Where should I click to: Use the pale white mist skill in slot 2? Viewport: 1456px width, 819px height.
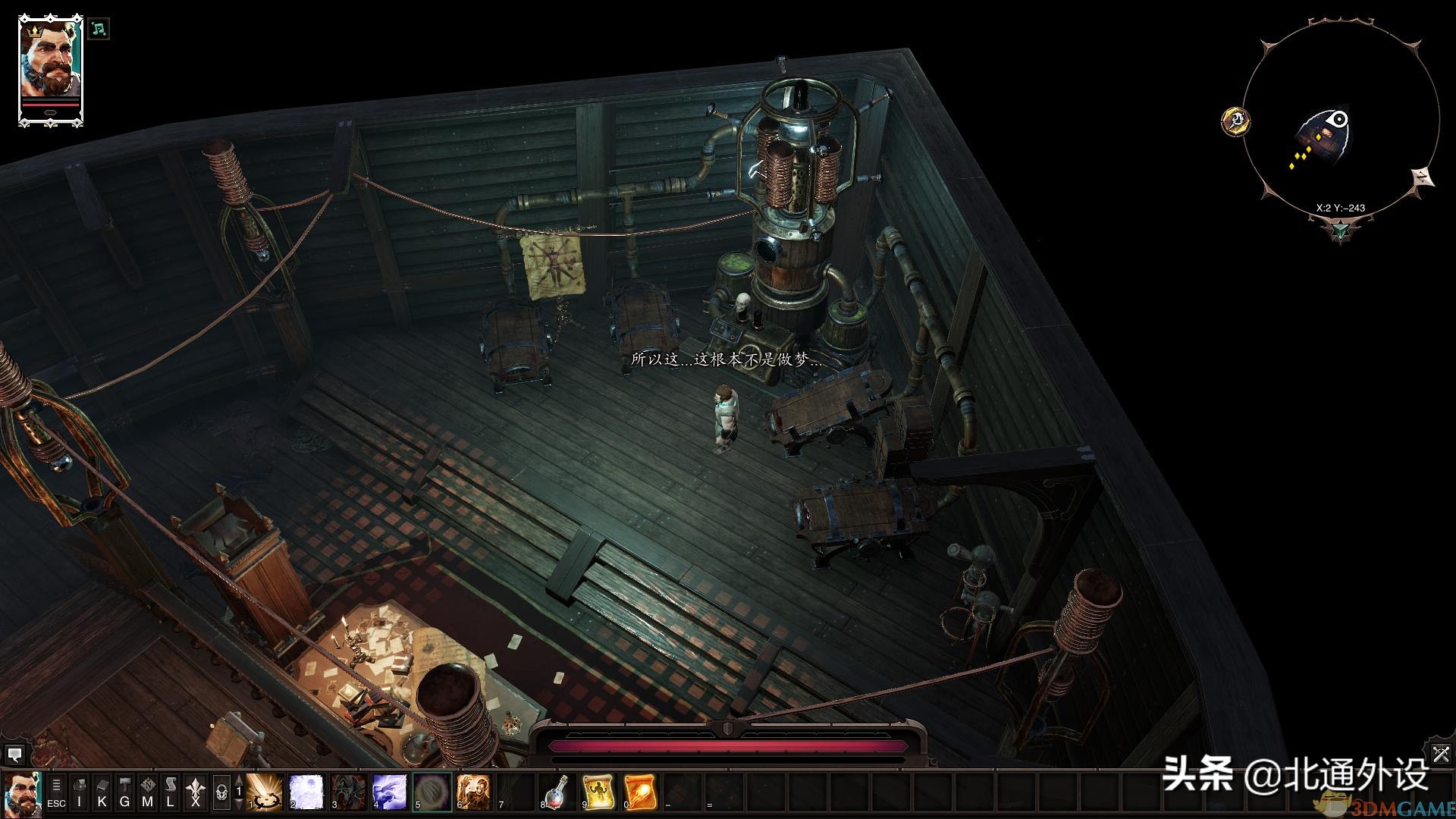click(x=307, y=792)
